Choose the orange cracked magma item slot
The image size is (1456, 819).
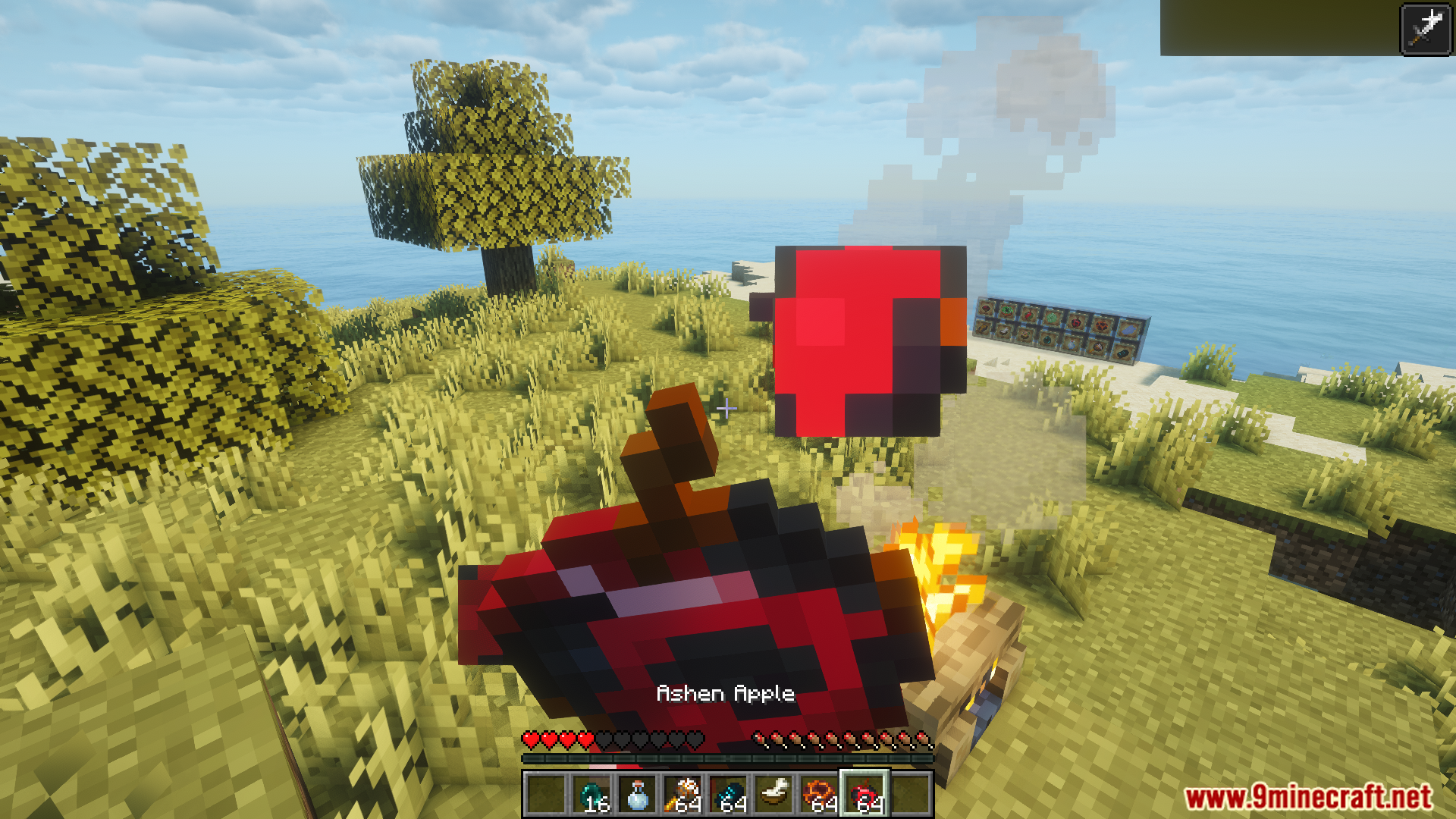[820, 794]
